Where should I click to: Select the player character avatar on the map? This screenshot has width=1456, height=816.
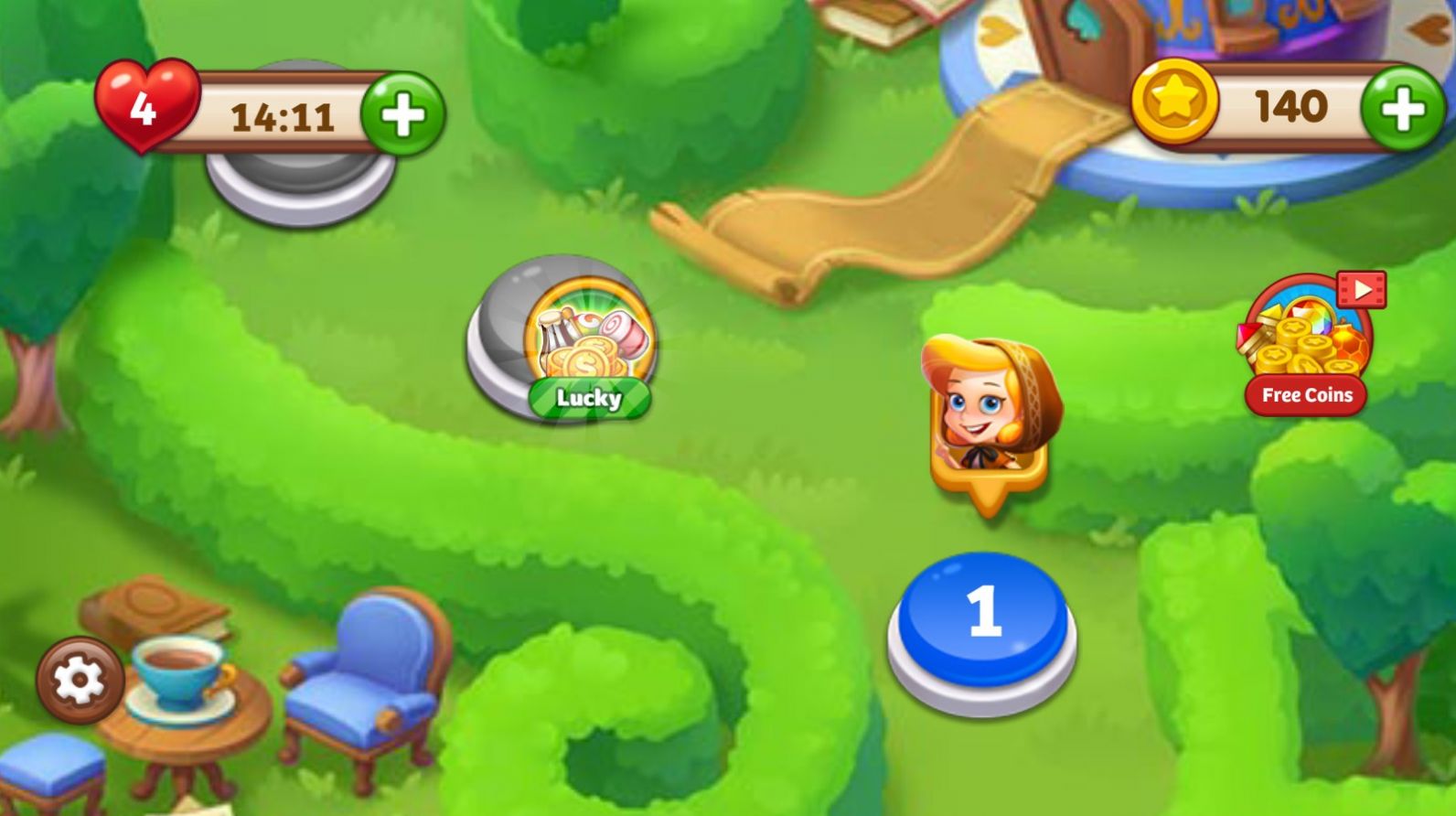(x=988, y=412)
